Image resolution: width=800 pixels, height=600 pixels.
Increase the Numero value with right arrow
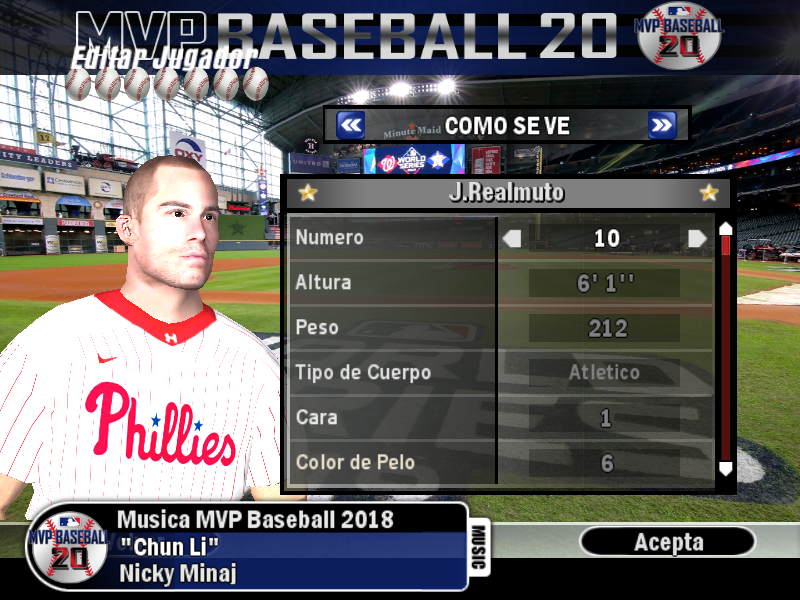point(698,238)
